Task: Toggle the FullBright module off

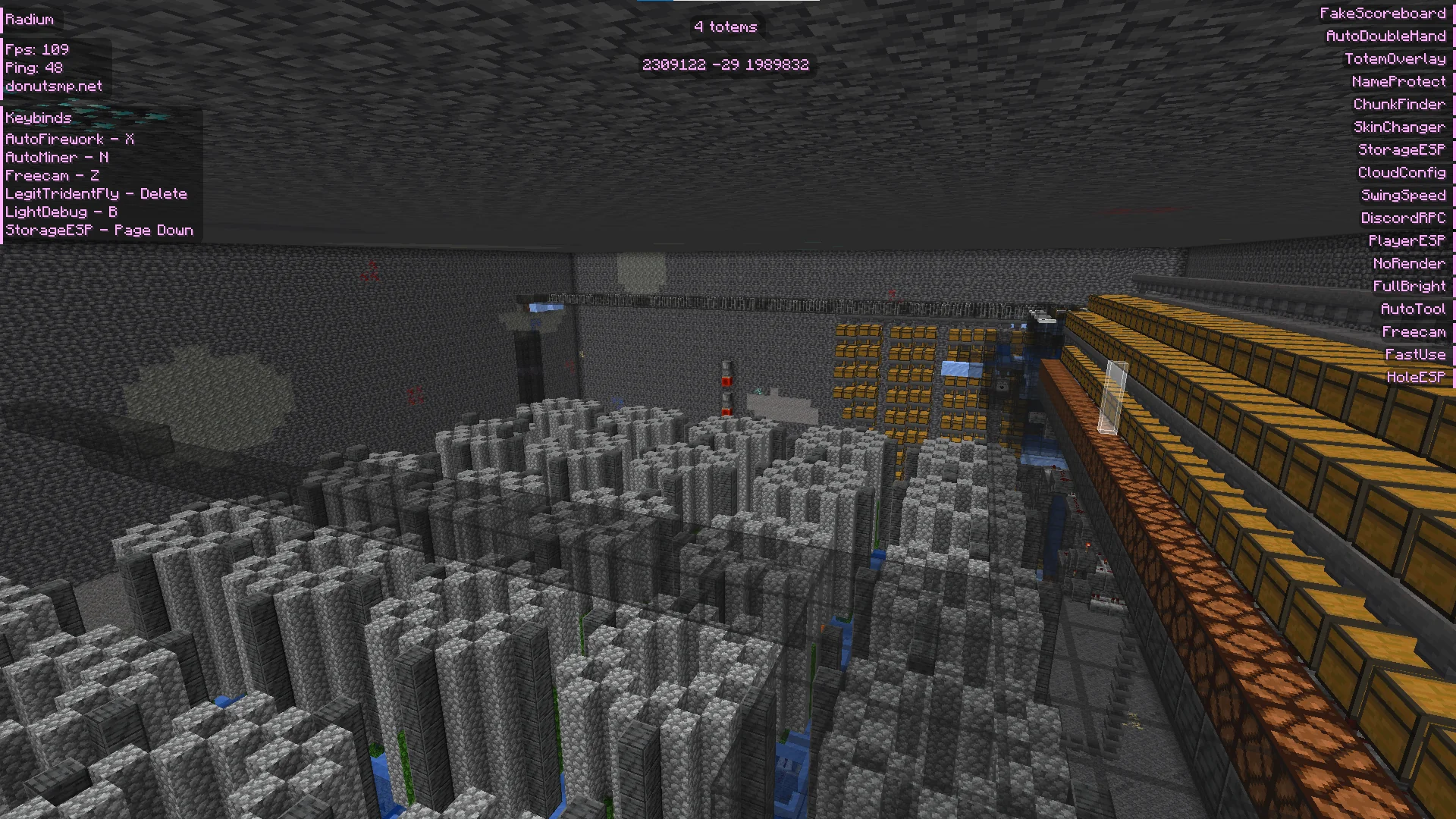Action: (1409, 286)
